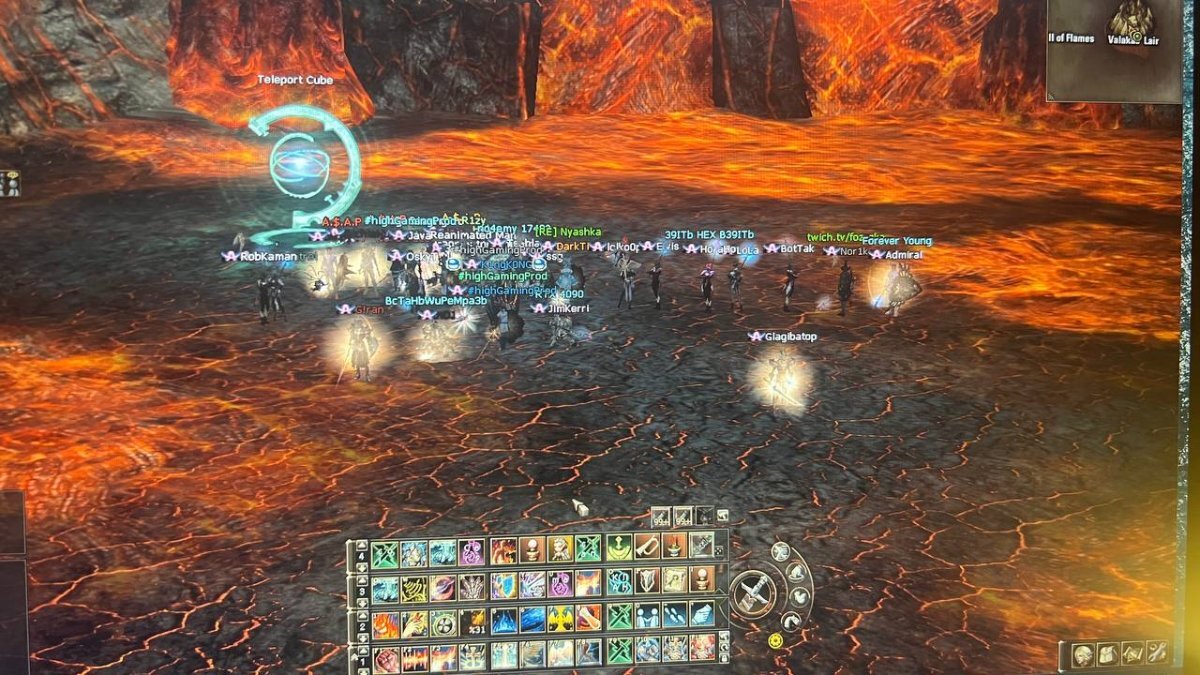Open the character head menu icon
This screenshot has height=675, width=1200.
(x=1082, y=655)
